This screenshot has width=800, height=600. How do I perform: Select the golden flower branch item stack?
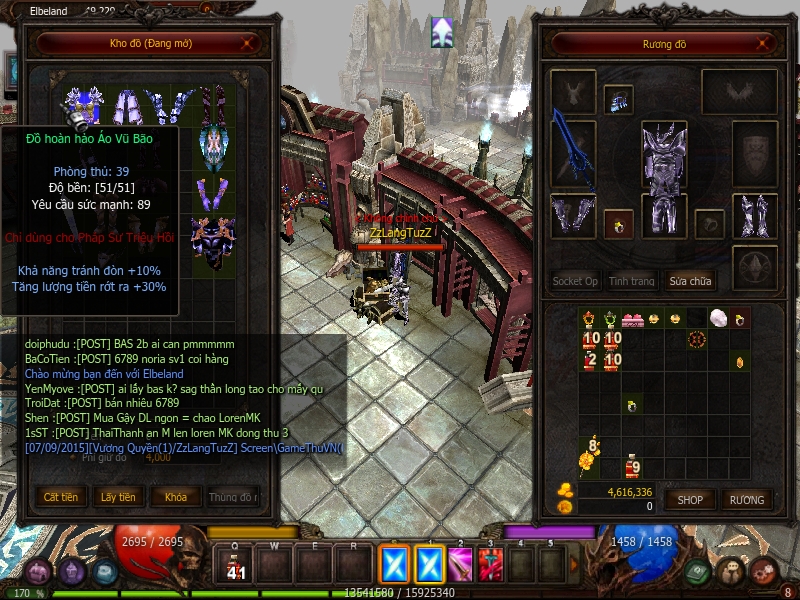(x=589, y=457)
